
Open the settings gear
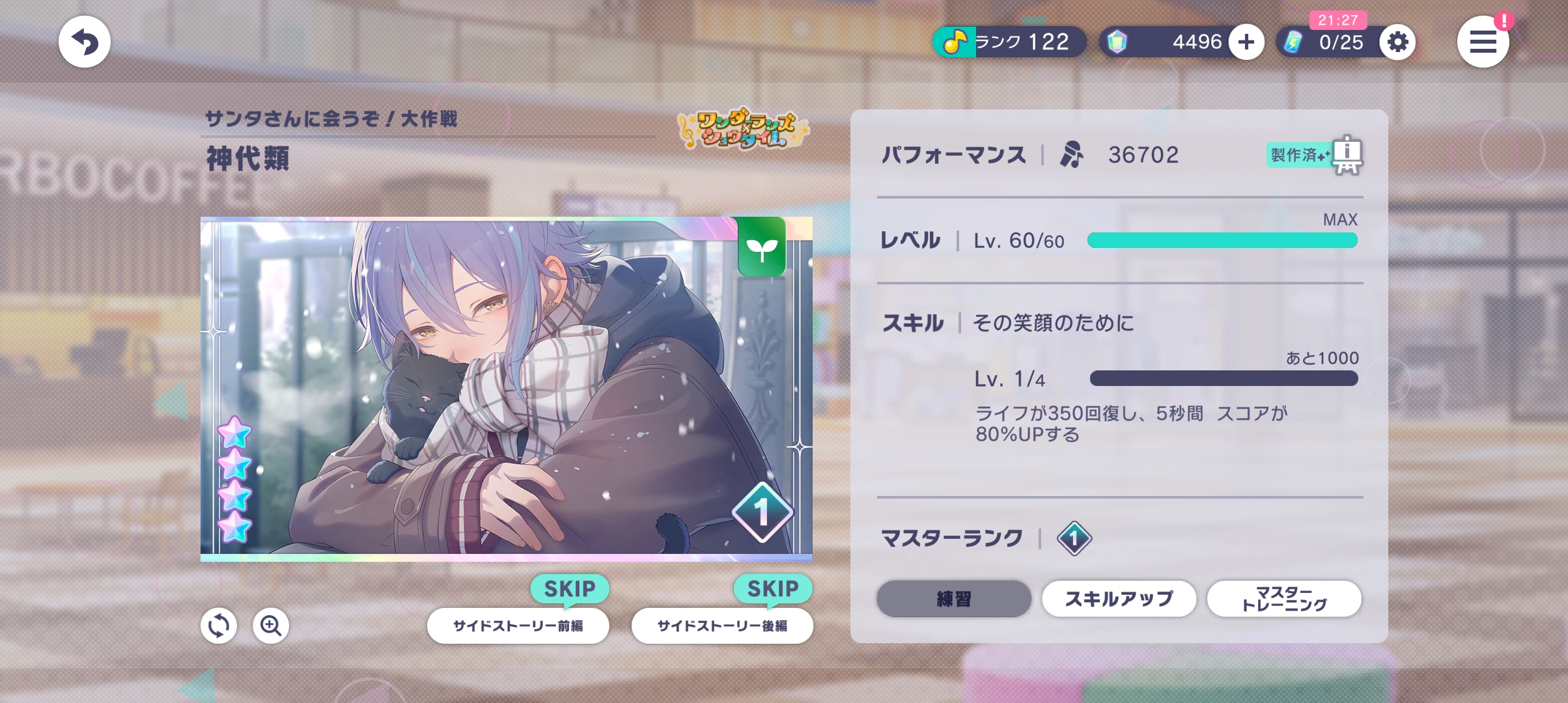[x=1397, y=42]
